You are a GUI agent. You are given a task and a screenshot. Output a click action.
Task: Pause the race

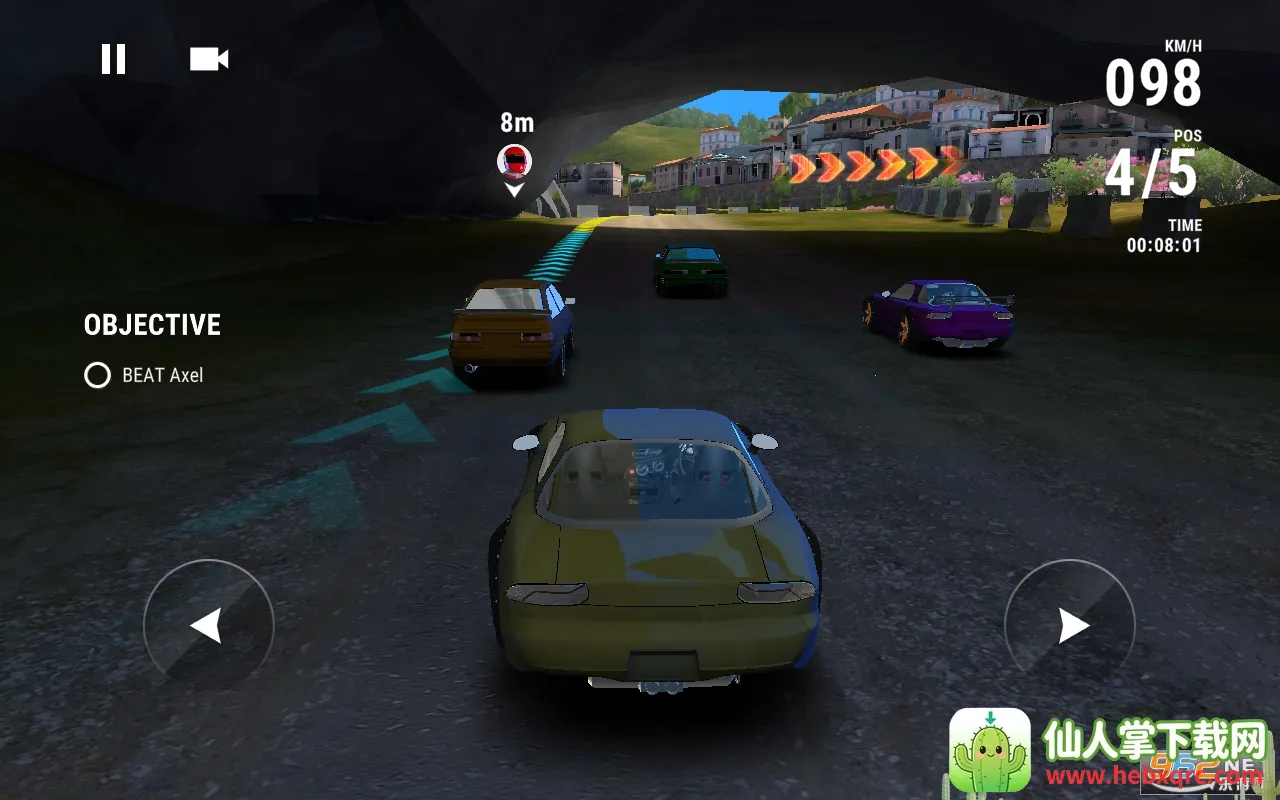113,59
